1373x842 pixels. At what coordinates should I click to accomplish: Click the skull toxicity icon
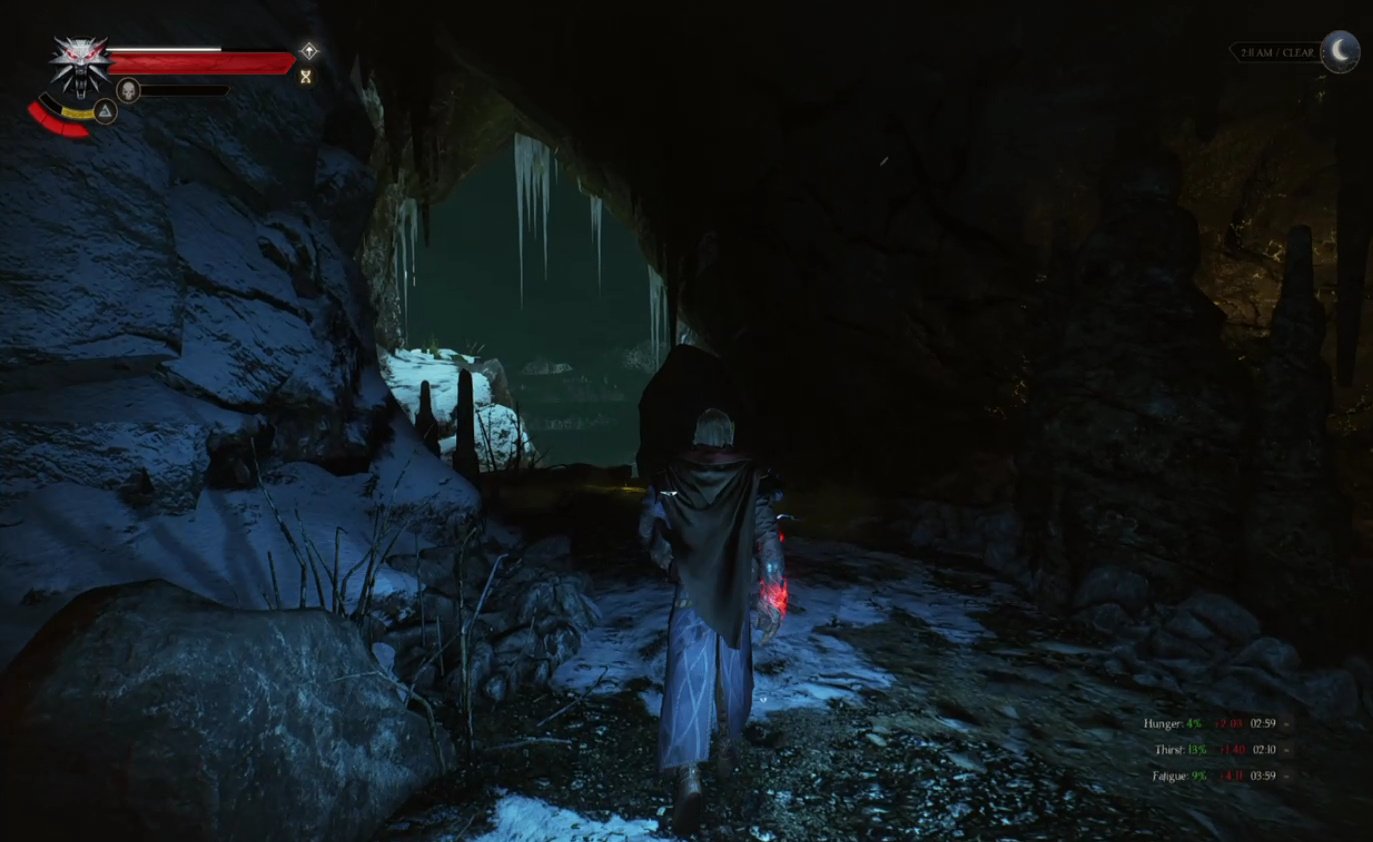point(128,91)
